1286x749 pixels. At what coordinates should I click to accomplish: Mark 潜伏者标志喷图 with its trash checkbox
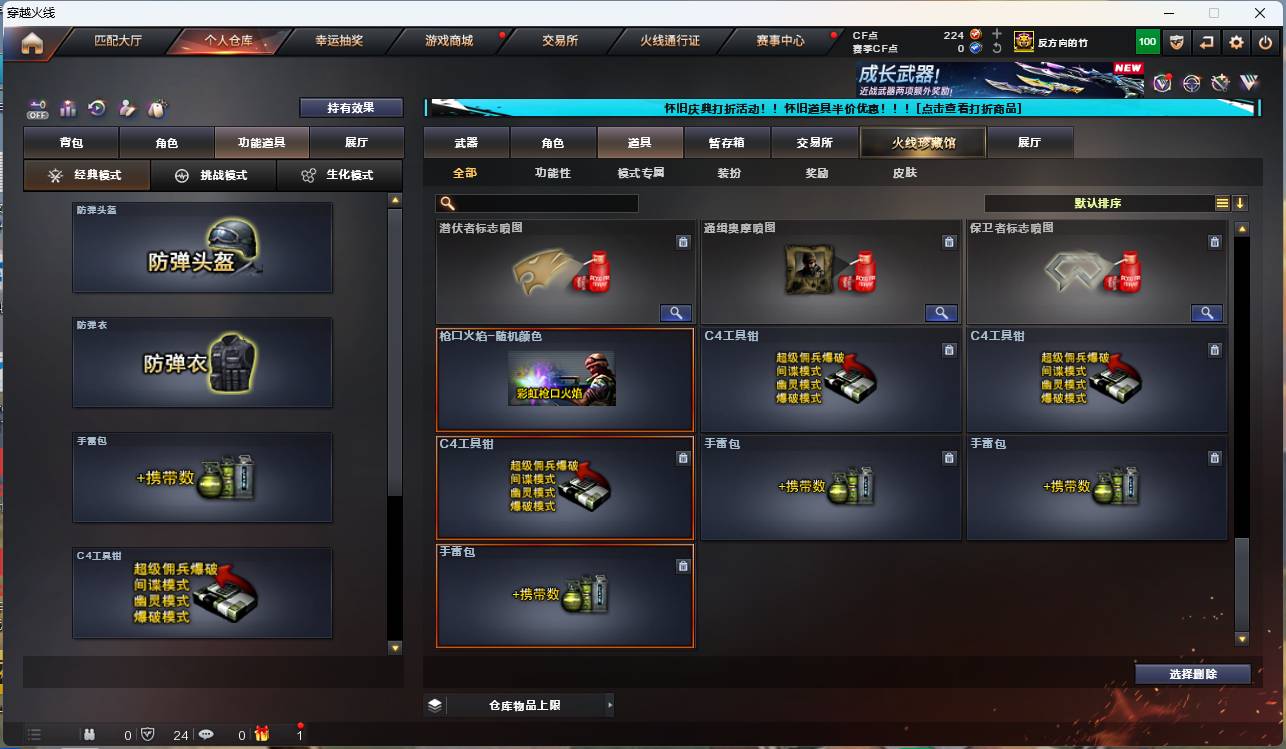tap(683, 242)
